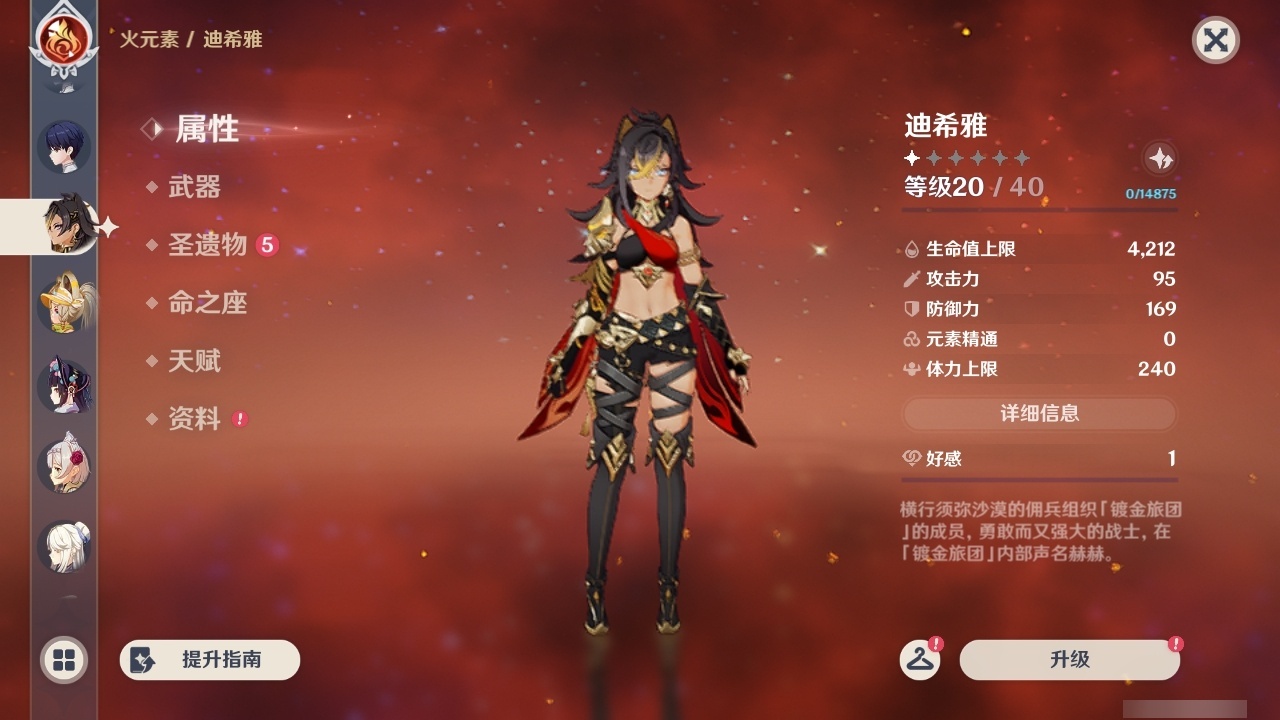Open the 提升指南 guide
Viewport: 1280px width, 720px height.
[209, 660]
